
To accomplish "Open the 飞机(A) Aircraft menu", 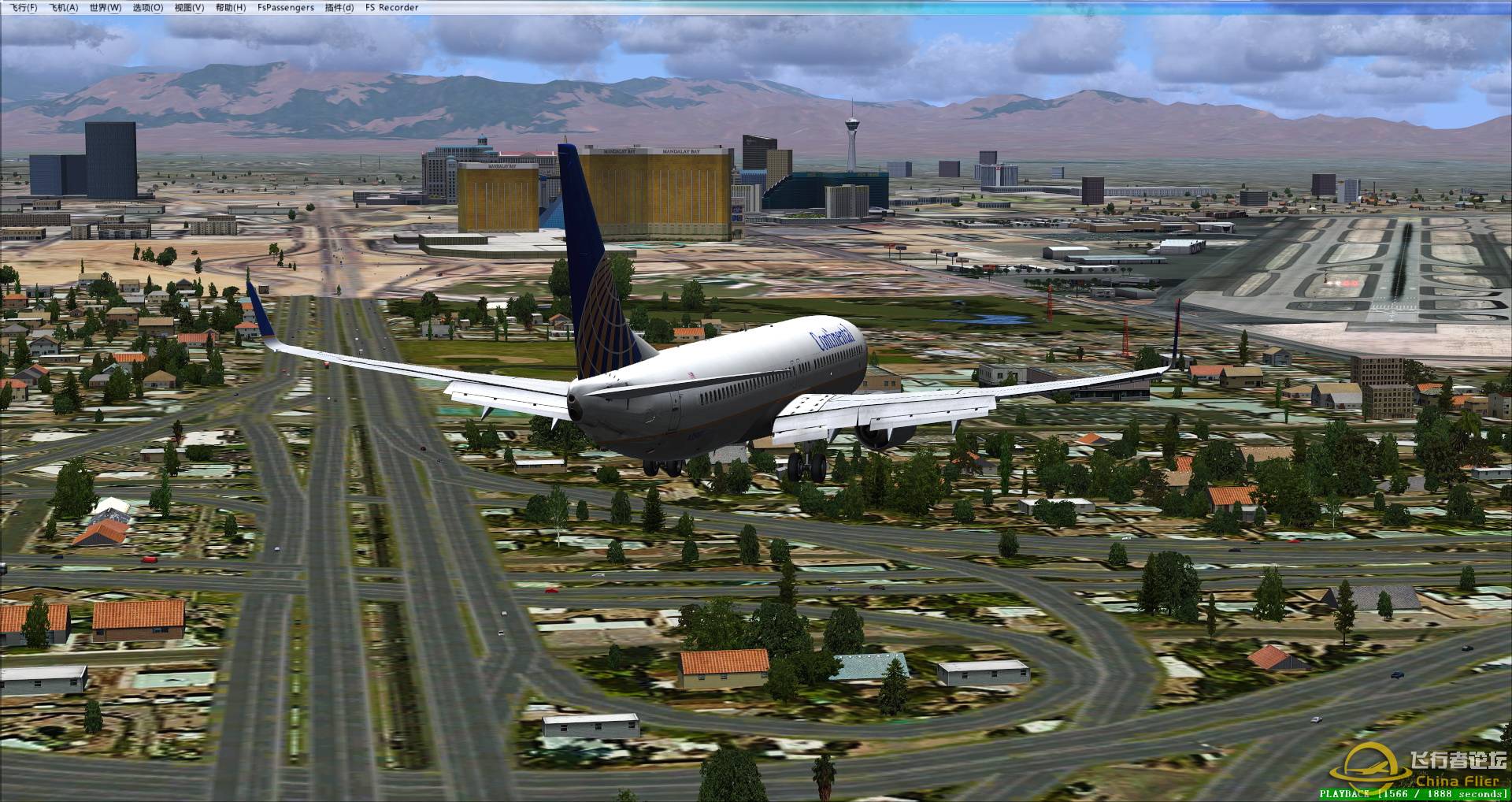I will [x=64, y=8].
